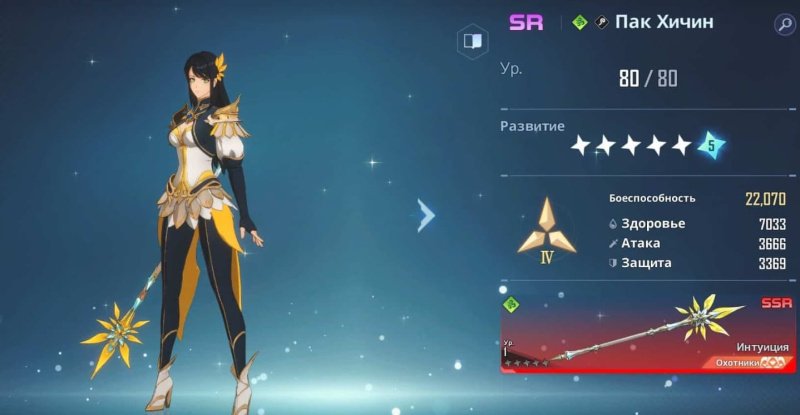The height and width of the screenshot is (415, 800).
Task: Toggle the character view panel icon
Action: point(471,42)
